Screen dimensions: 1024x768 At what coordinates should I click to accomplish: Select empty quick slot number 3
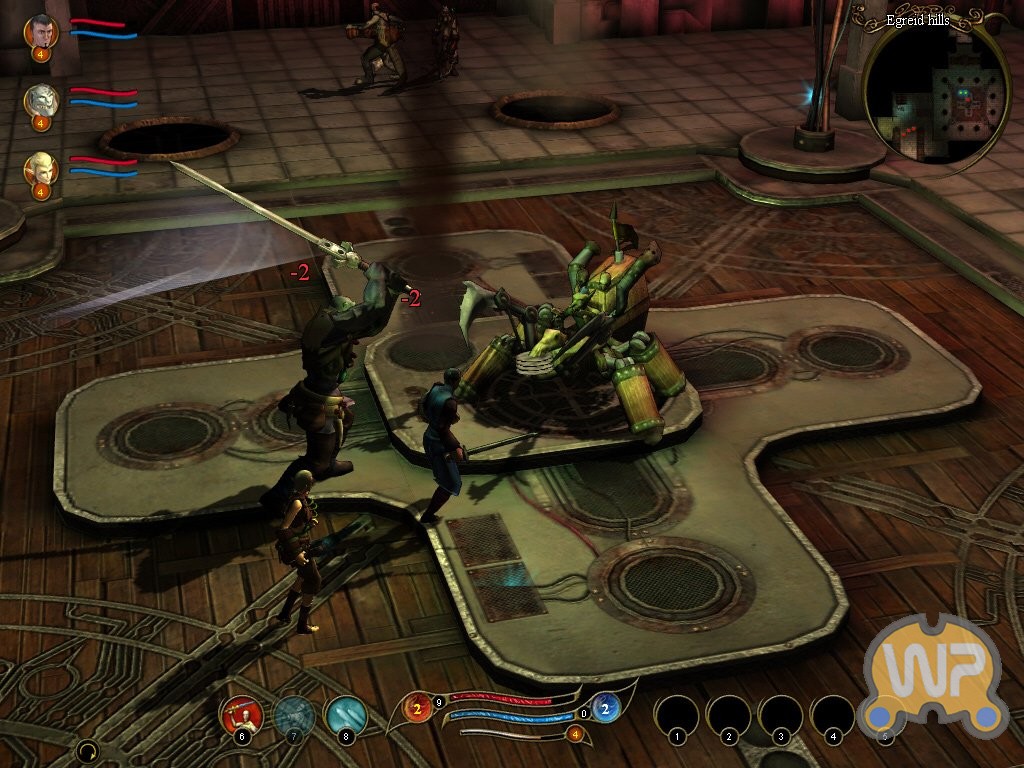[781, 716]
